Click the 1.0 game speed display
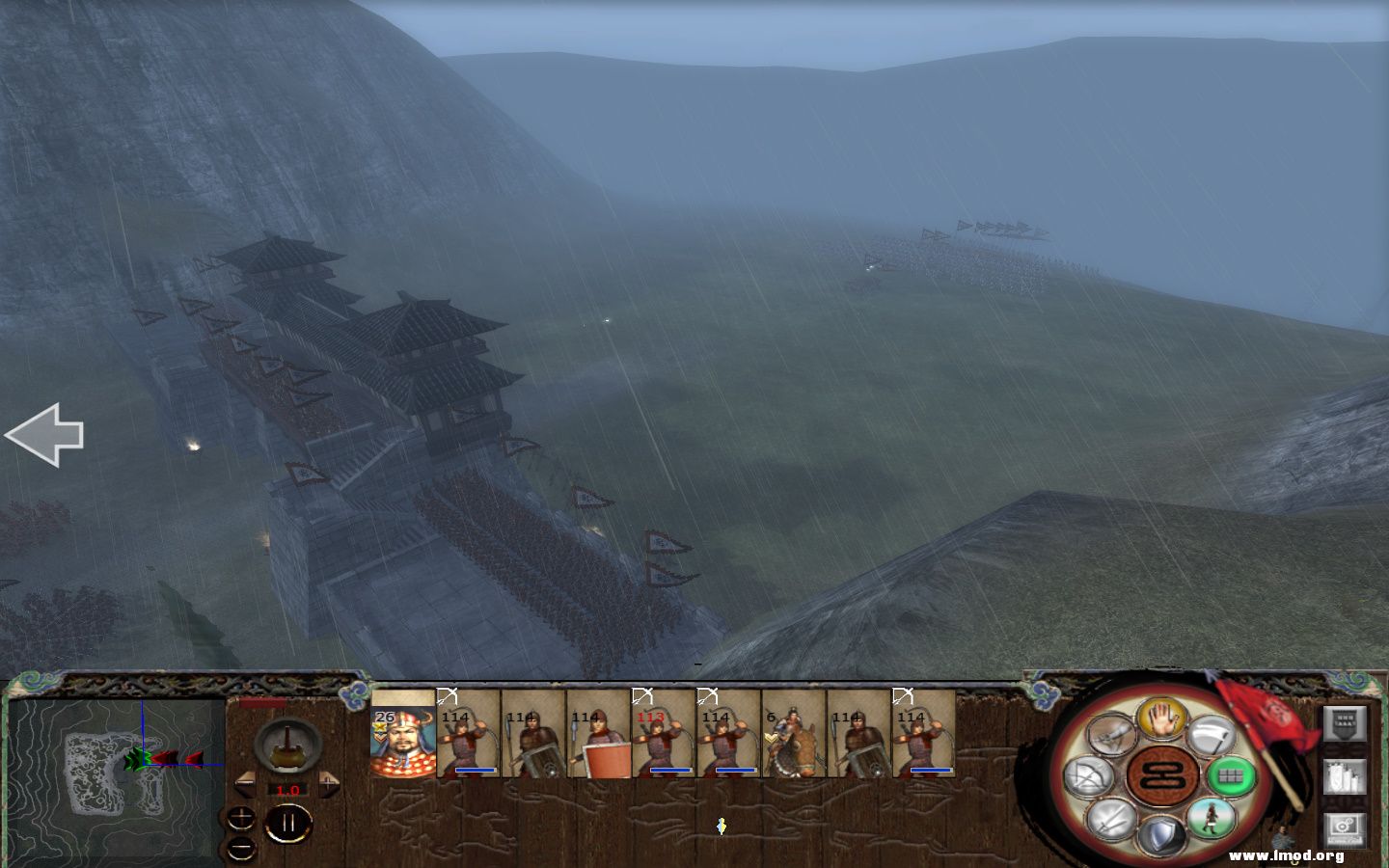 288,790
